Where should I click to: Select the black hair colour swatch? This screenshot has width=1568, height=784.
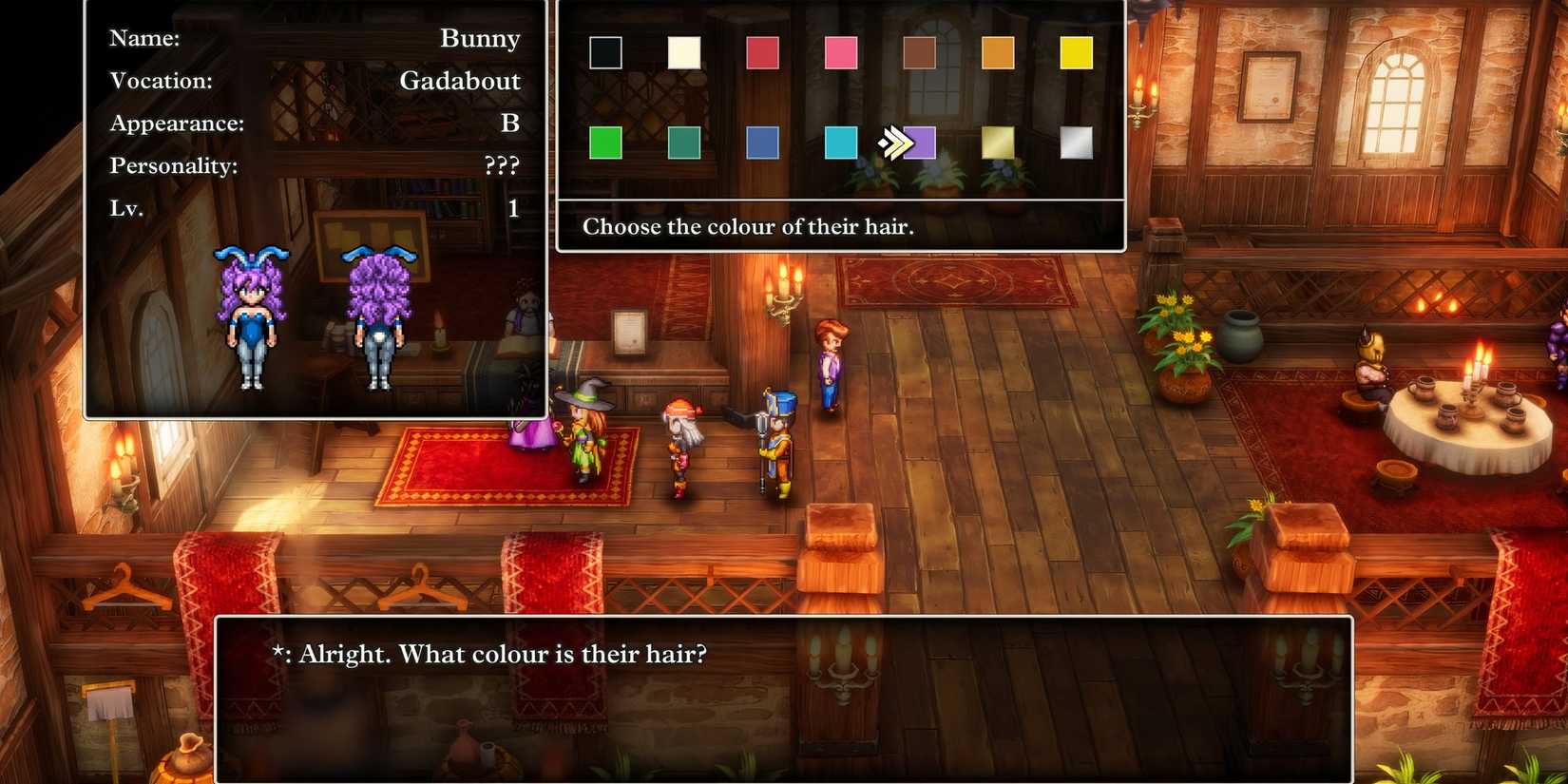pyautogui.click(x=604, y=55)
